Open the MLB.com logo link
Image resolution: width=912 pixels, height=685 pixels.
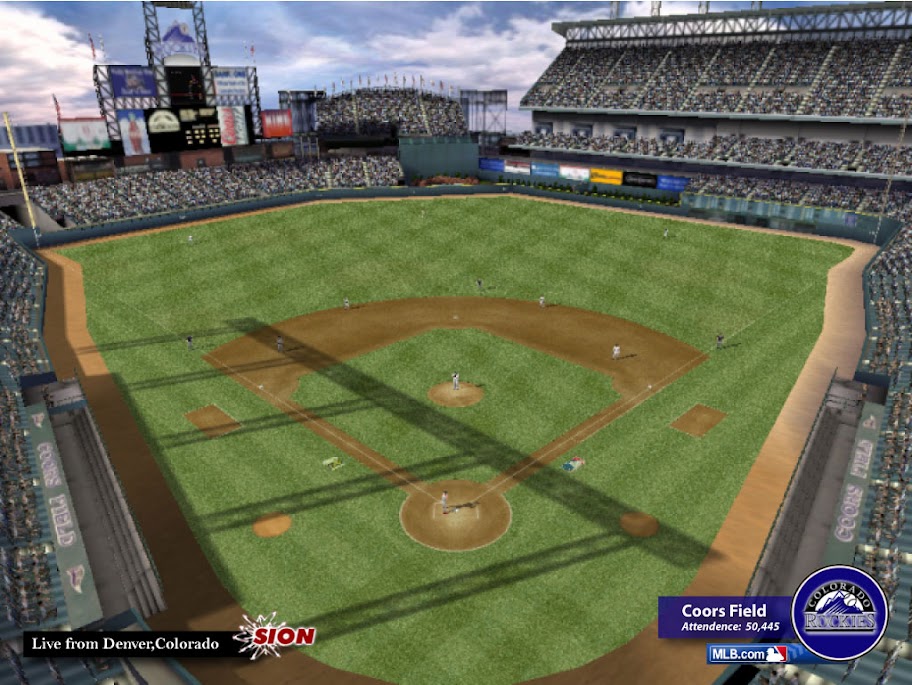[x=747, y=654]
